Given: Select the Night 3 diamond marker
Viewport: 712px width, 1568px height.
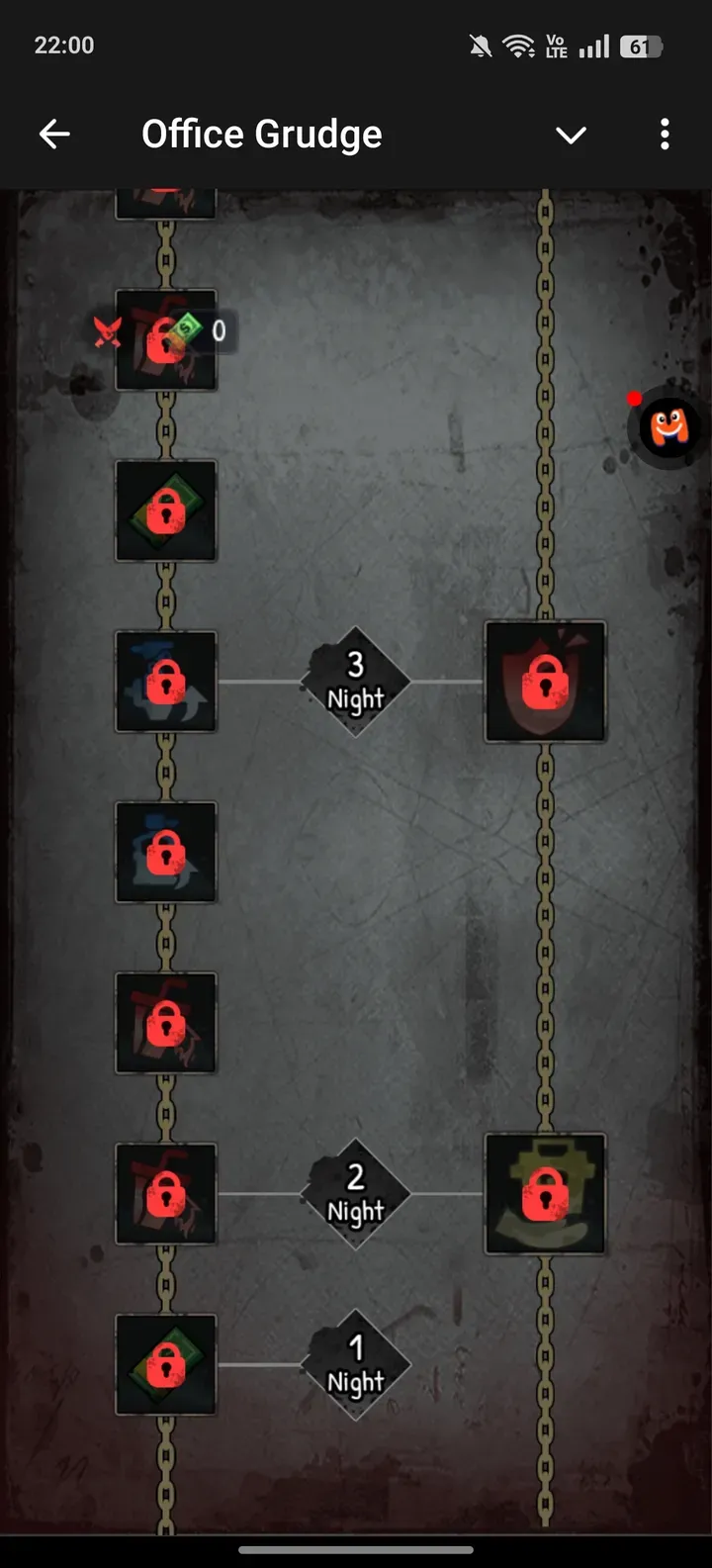Looking at the screenshot, I should tap(355, 682).
